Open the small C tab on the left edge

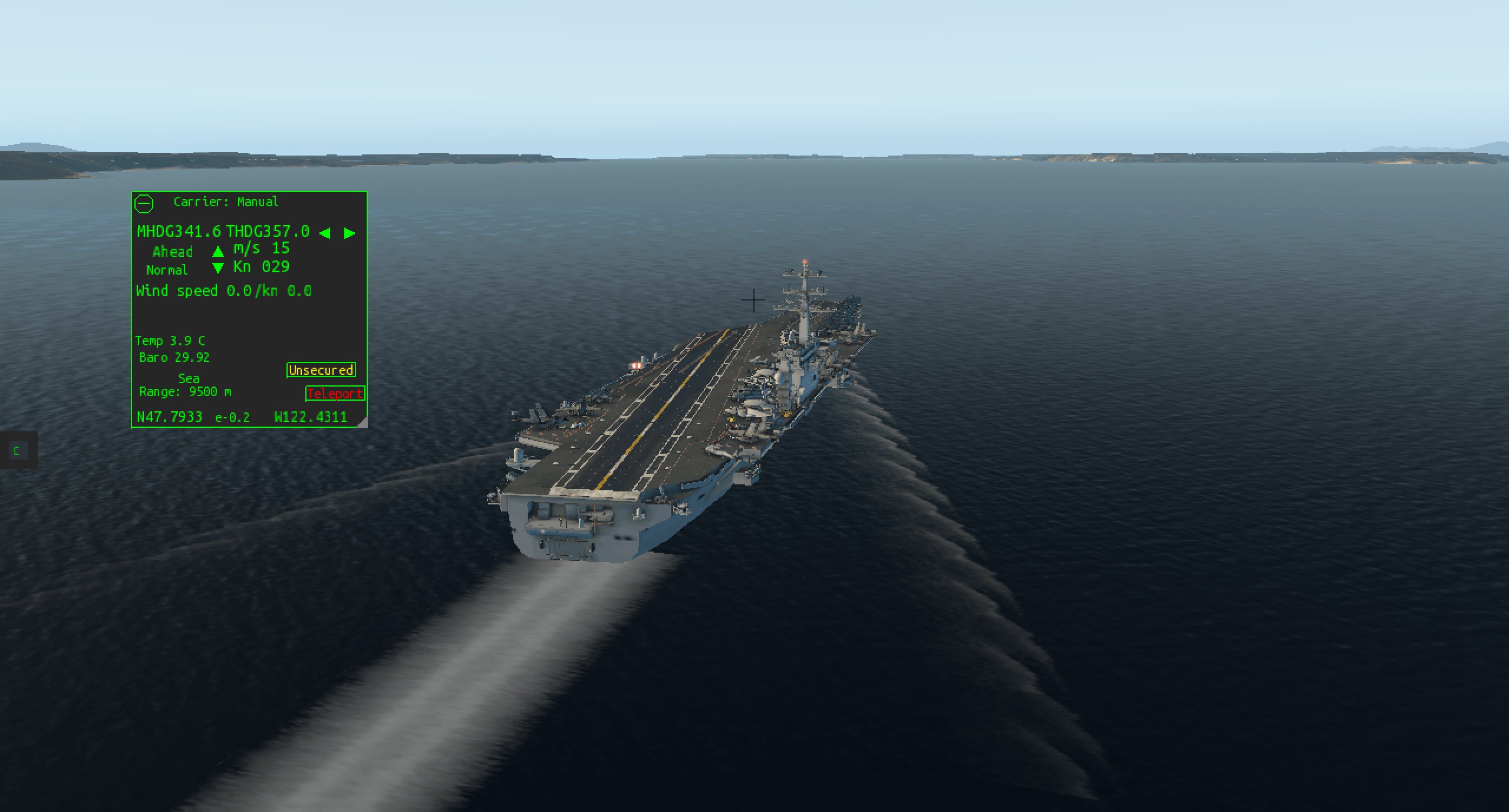click(17, 451)
